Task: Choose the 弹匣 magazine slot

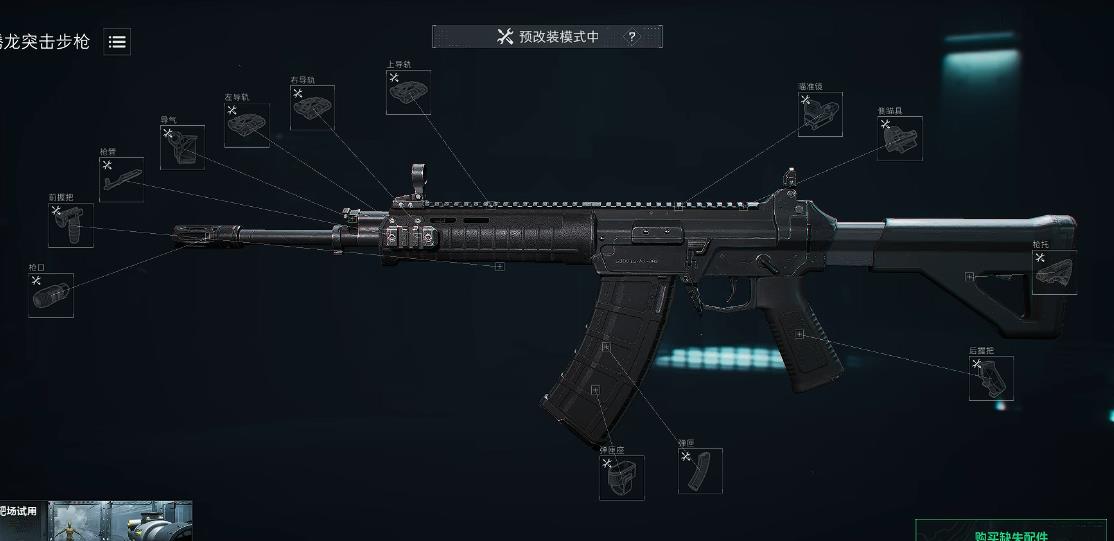Action: coord(700,470)
